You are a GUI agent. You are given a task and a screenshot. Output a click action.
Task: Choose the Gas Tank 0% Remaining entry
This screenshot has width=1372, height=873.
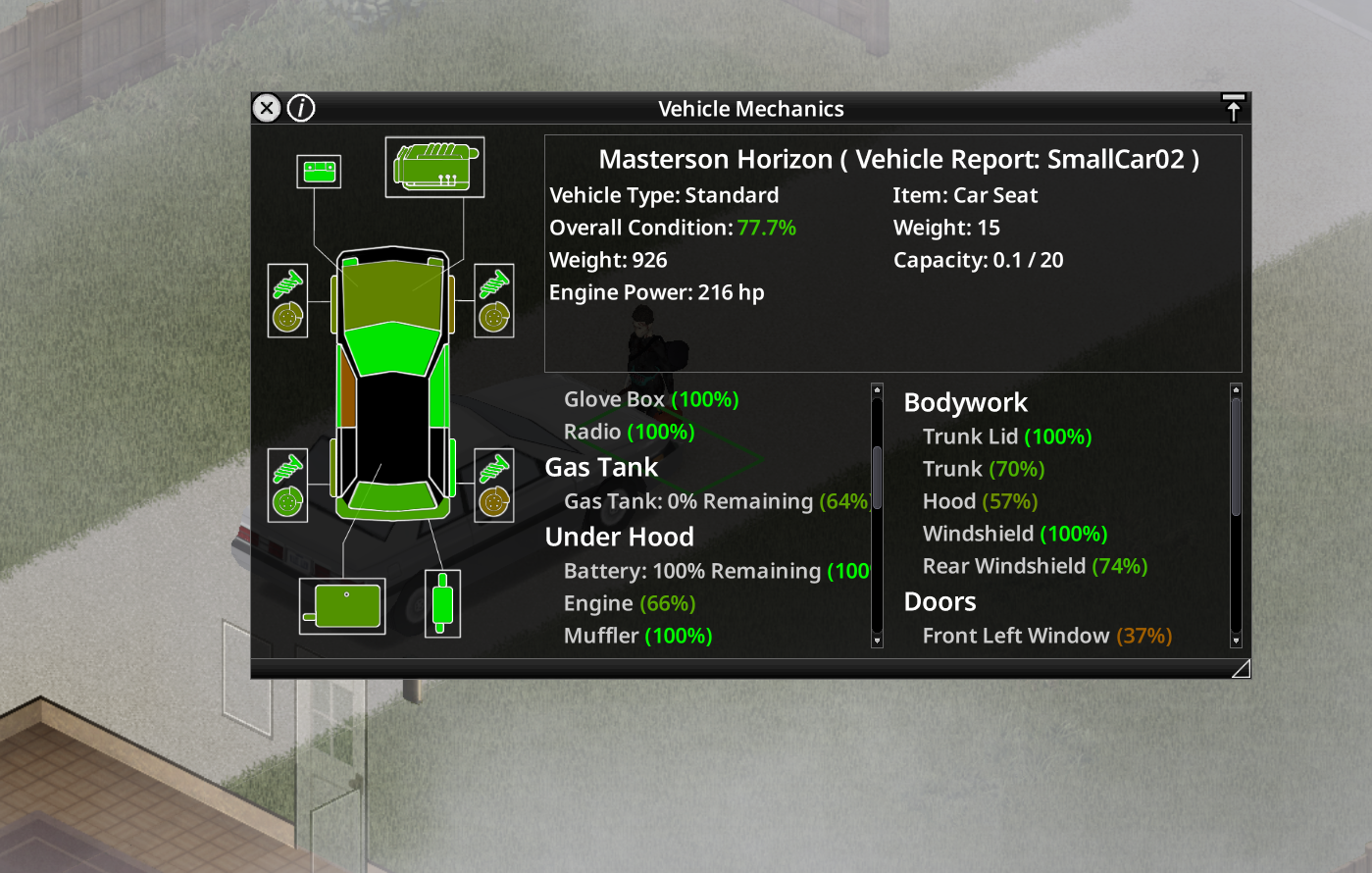tap(716, 501)
